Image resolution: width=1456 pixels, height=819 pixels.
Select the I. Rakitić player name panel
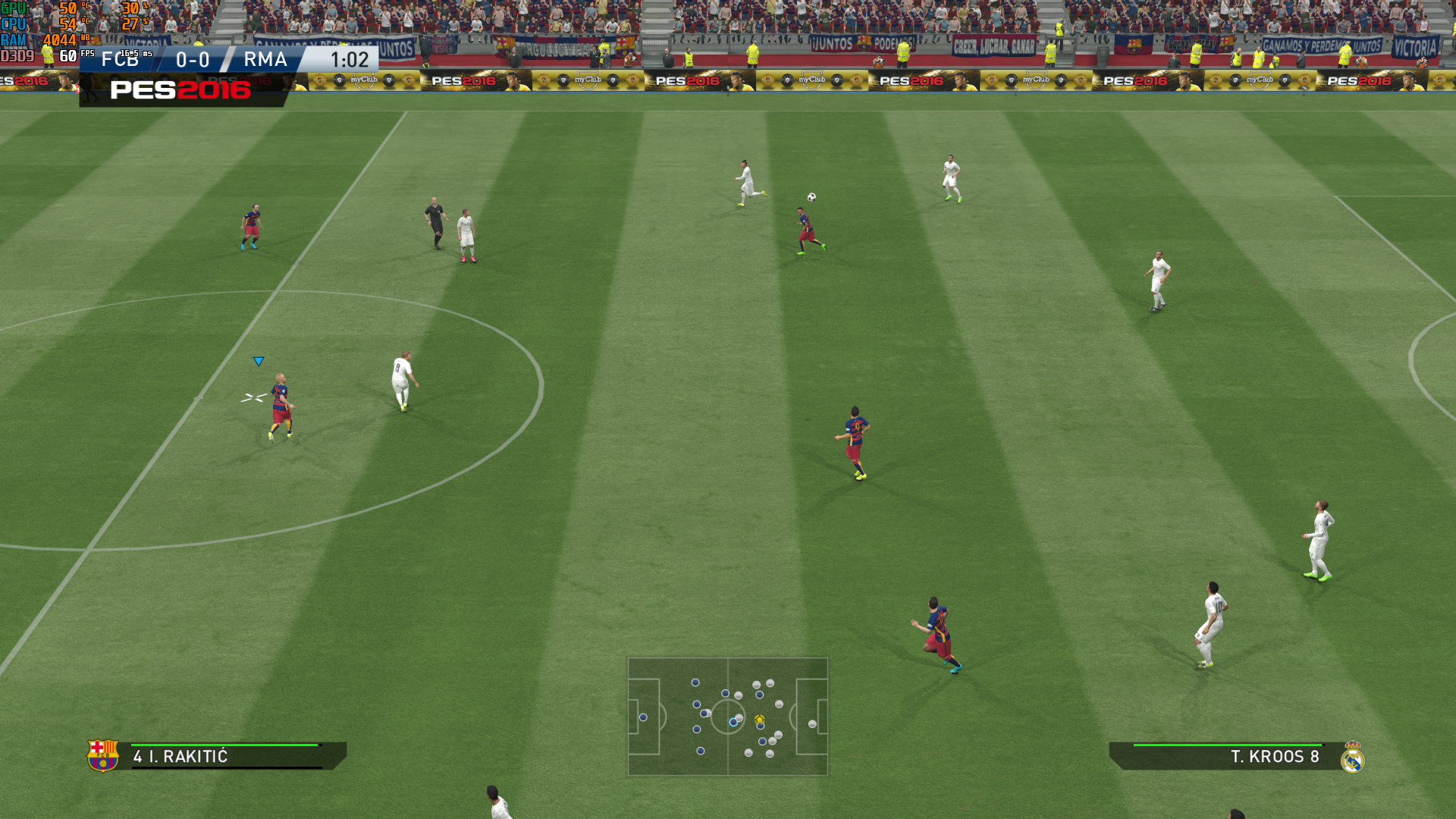point(227,756)
